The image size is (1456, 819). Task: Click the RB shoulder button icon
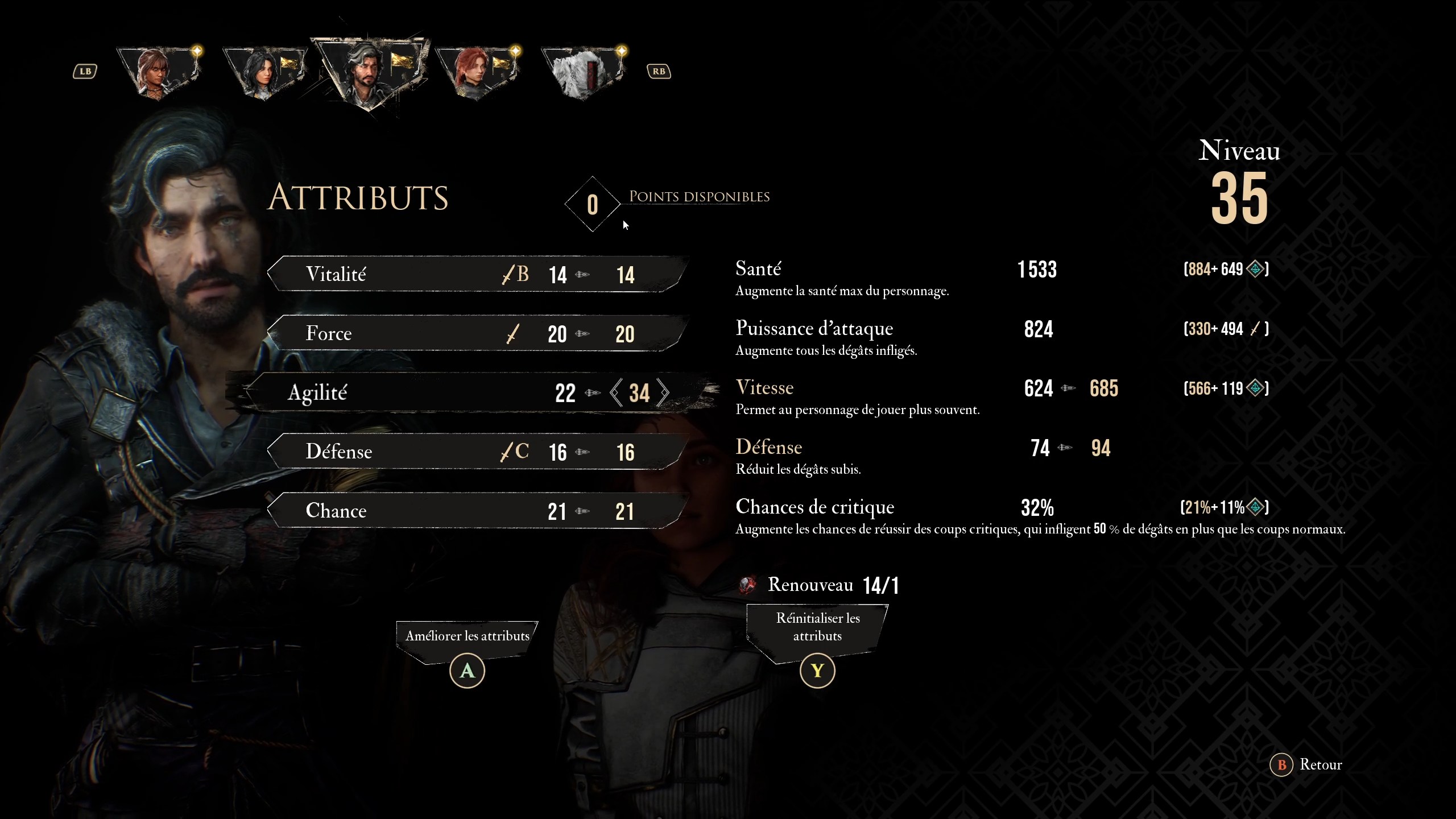[659, 70]
